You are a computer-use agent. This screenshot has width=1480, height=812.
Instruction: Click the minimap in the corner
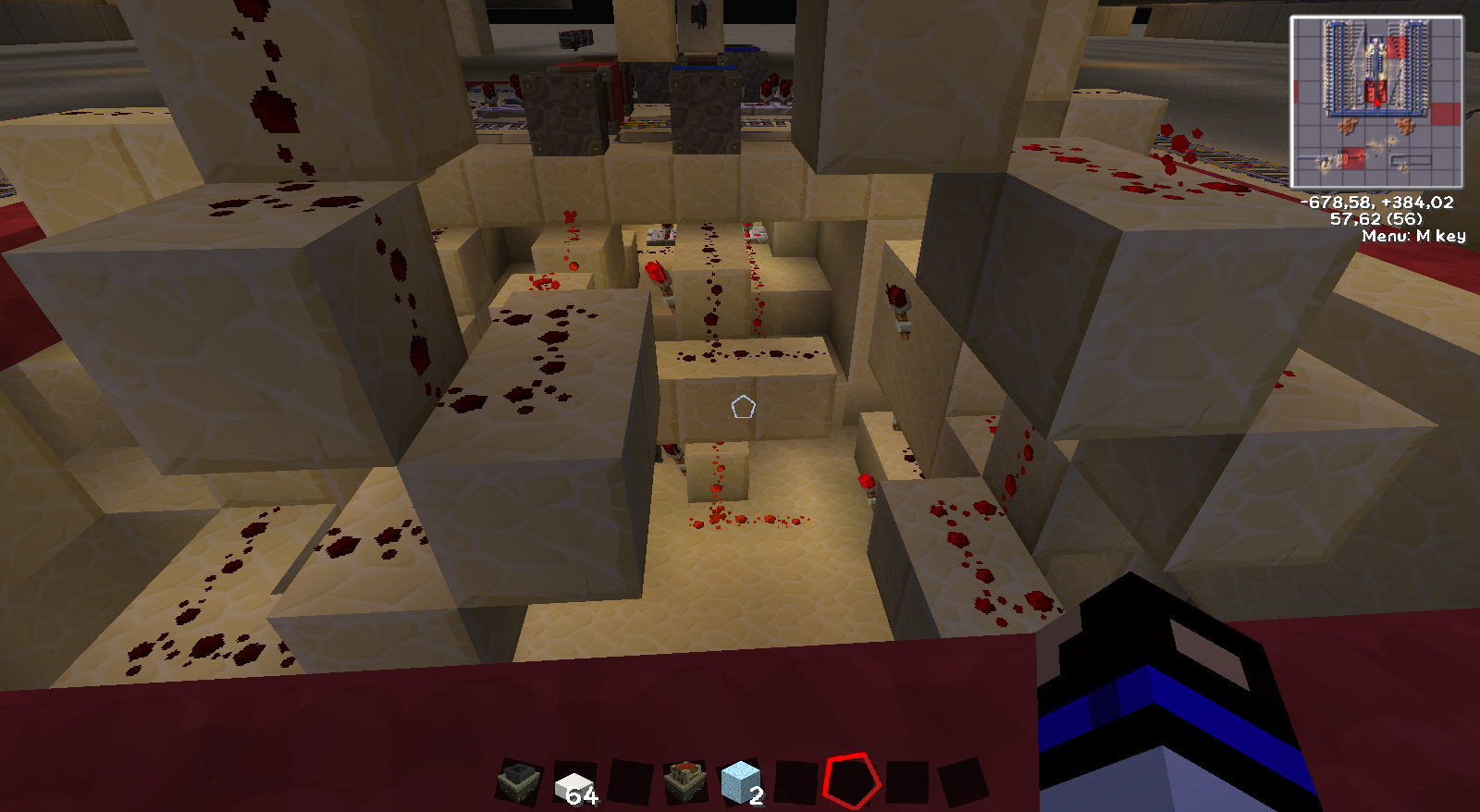(1376, 103)
